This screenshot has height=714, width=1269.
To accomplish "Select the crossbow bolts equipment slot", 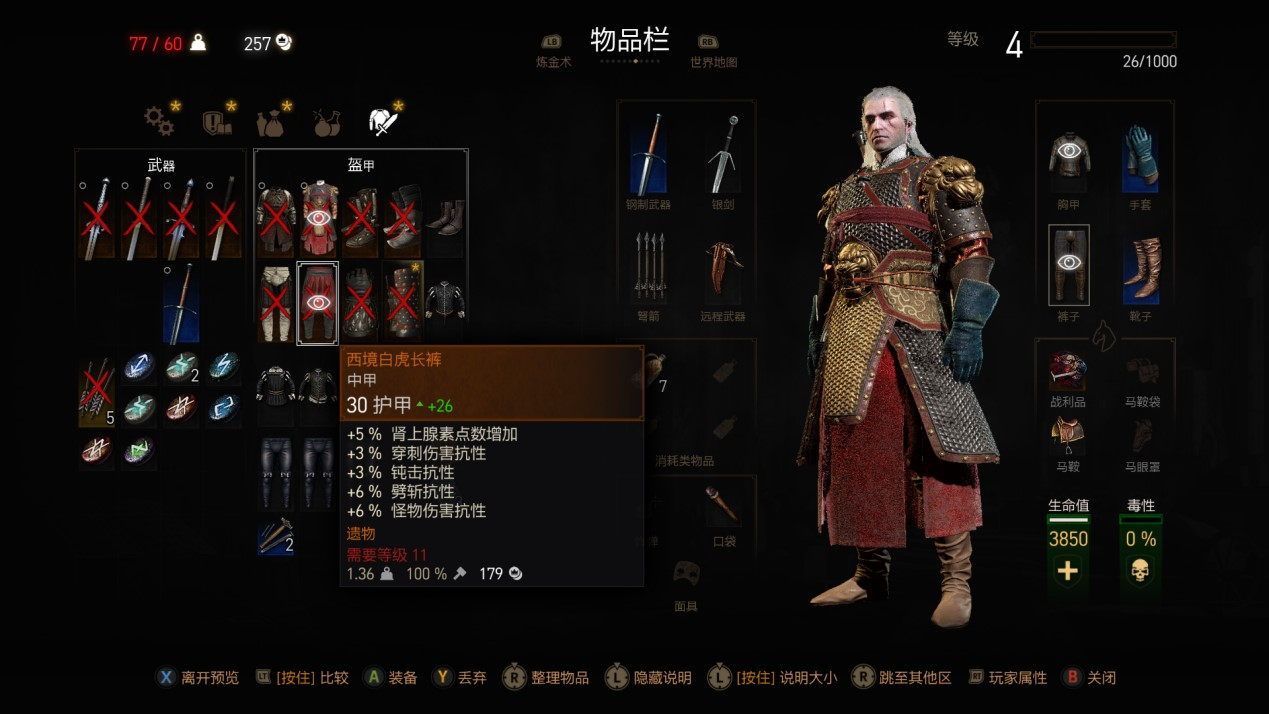I will (649, 266).
